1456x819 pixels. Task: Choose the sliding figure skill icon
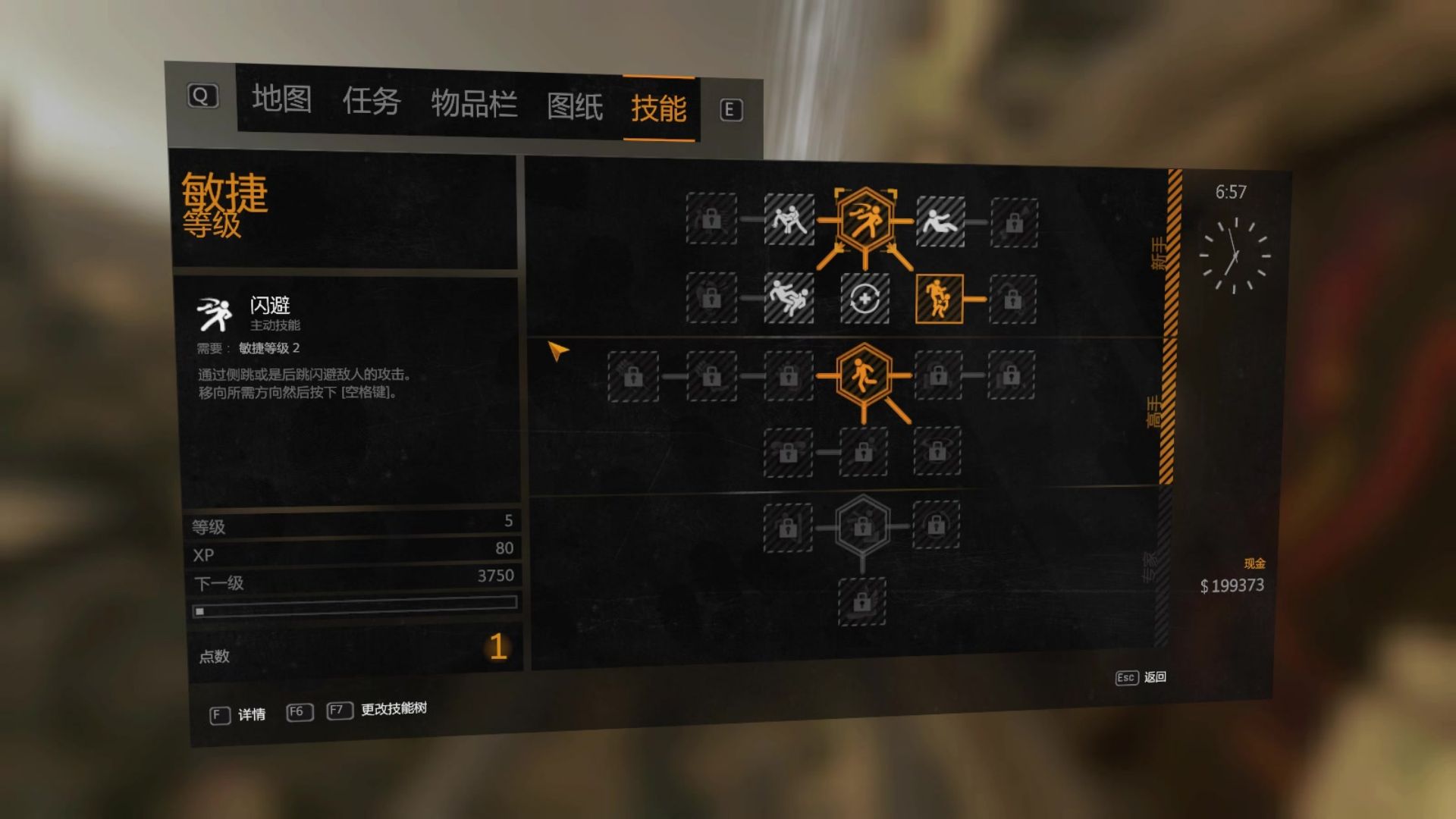tap(940, 221)
